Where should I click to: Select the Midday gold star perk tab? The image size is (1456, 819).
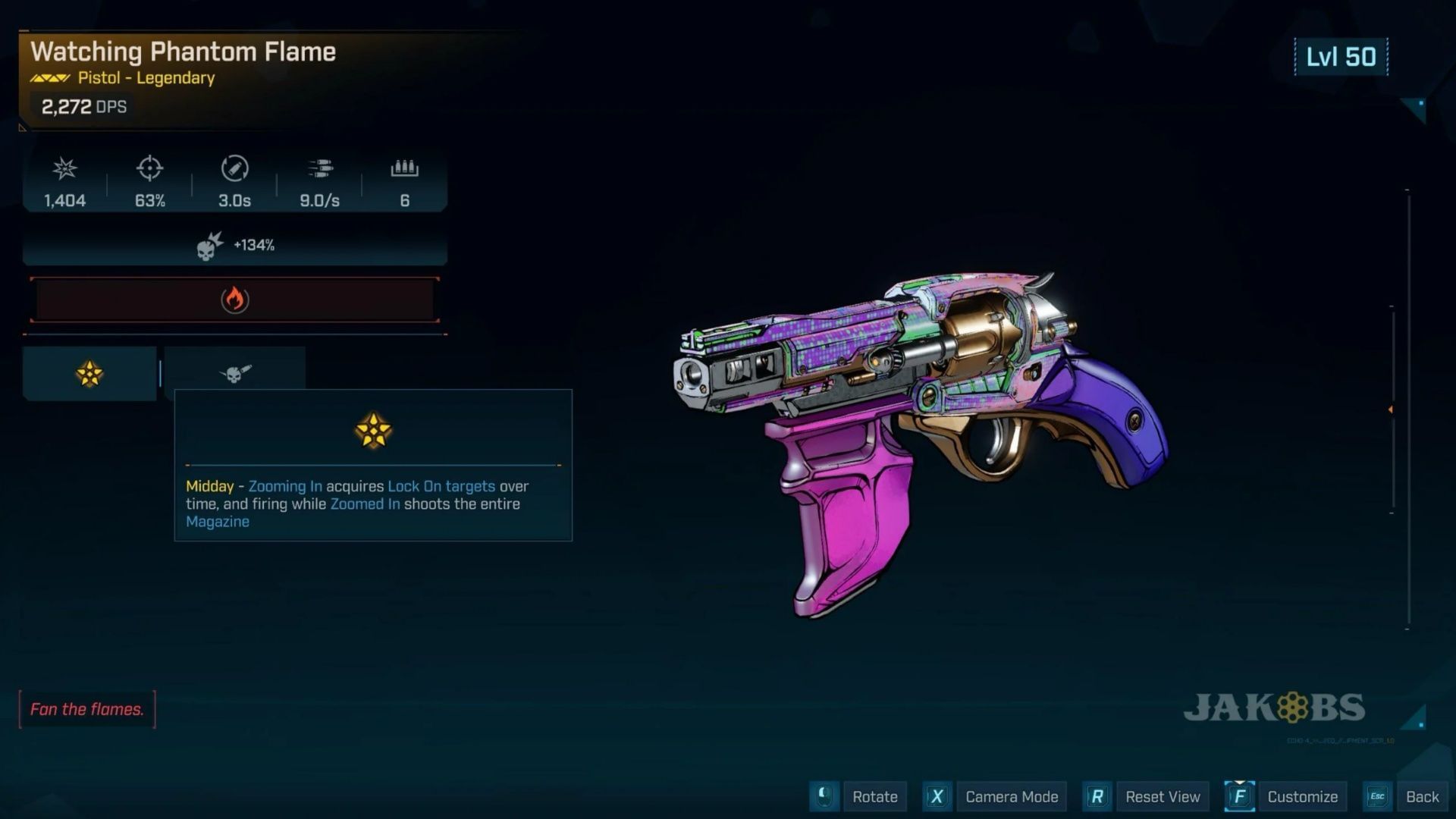point(89,373)
